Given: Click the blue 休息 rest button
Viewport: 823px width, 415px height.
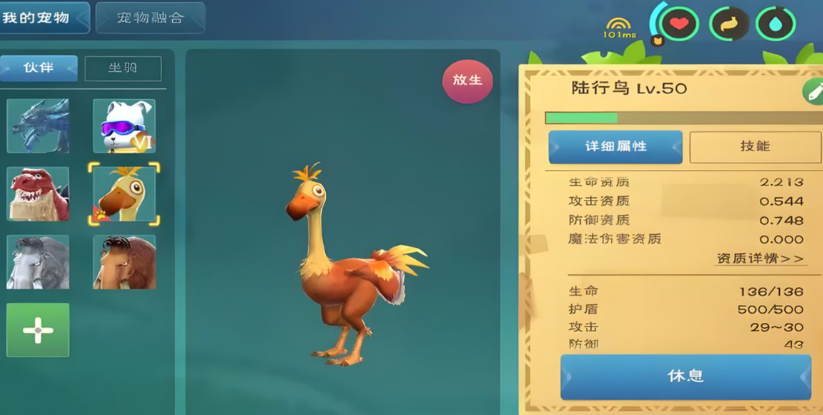Looking at the screenshot, I should click(686, 376).
